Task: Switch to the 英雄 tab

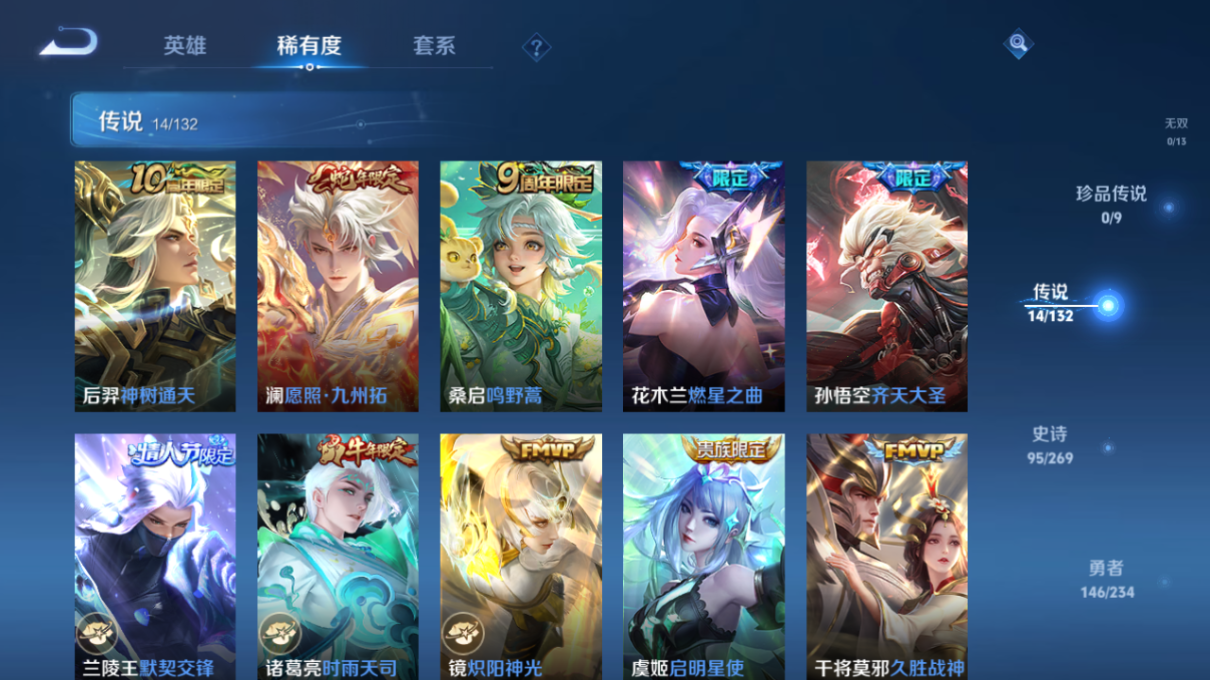Action: pyautogui.click(x=185, y=46)
